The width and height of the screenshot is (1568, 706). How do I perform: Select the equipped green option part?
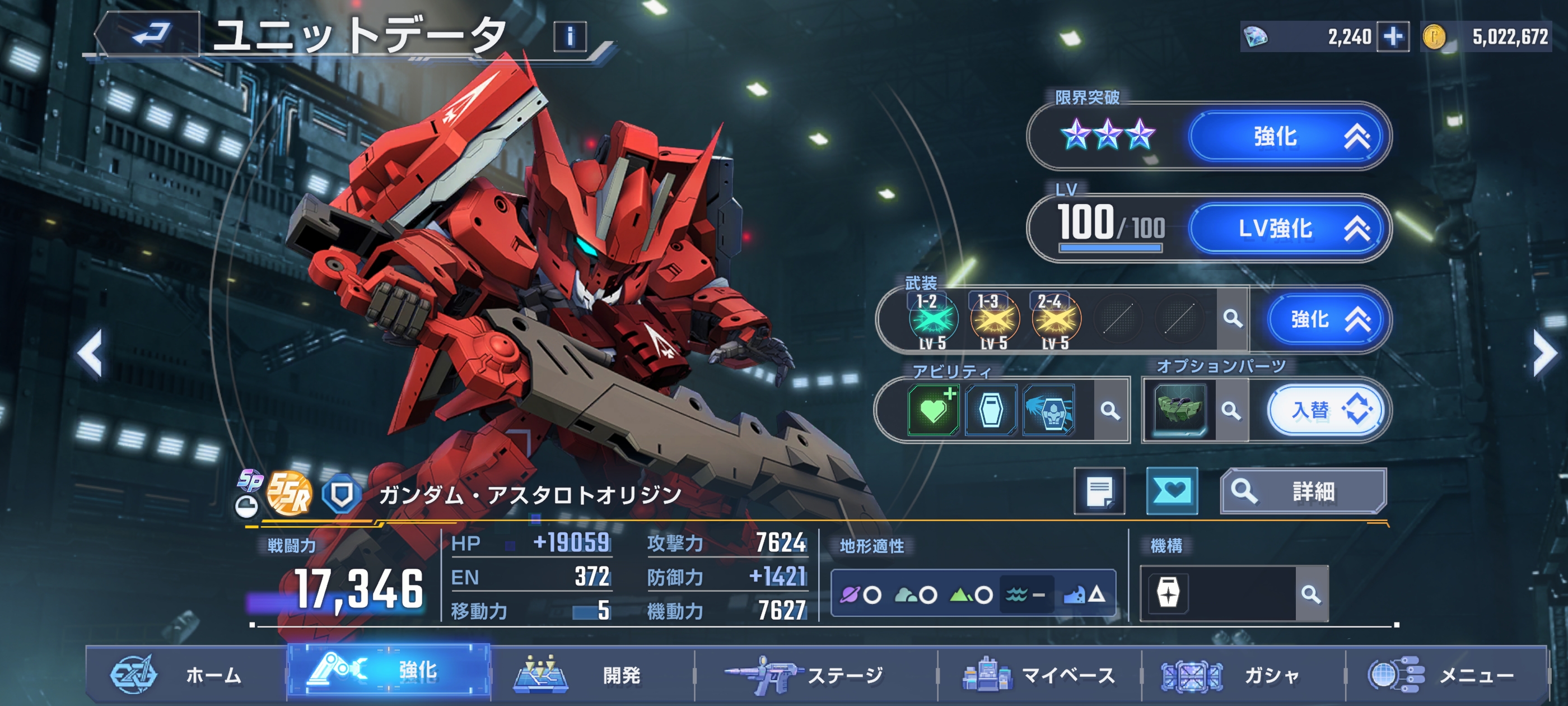click(x=1179, y=410)
